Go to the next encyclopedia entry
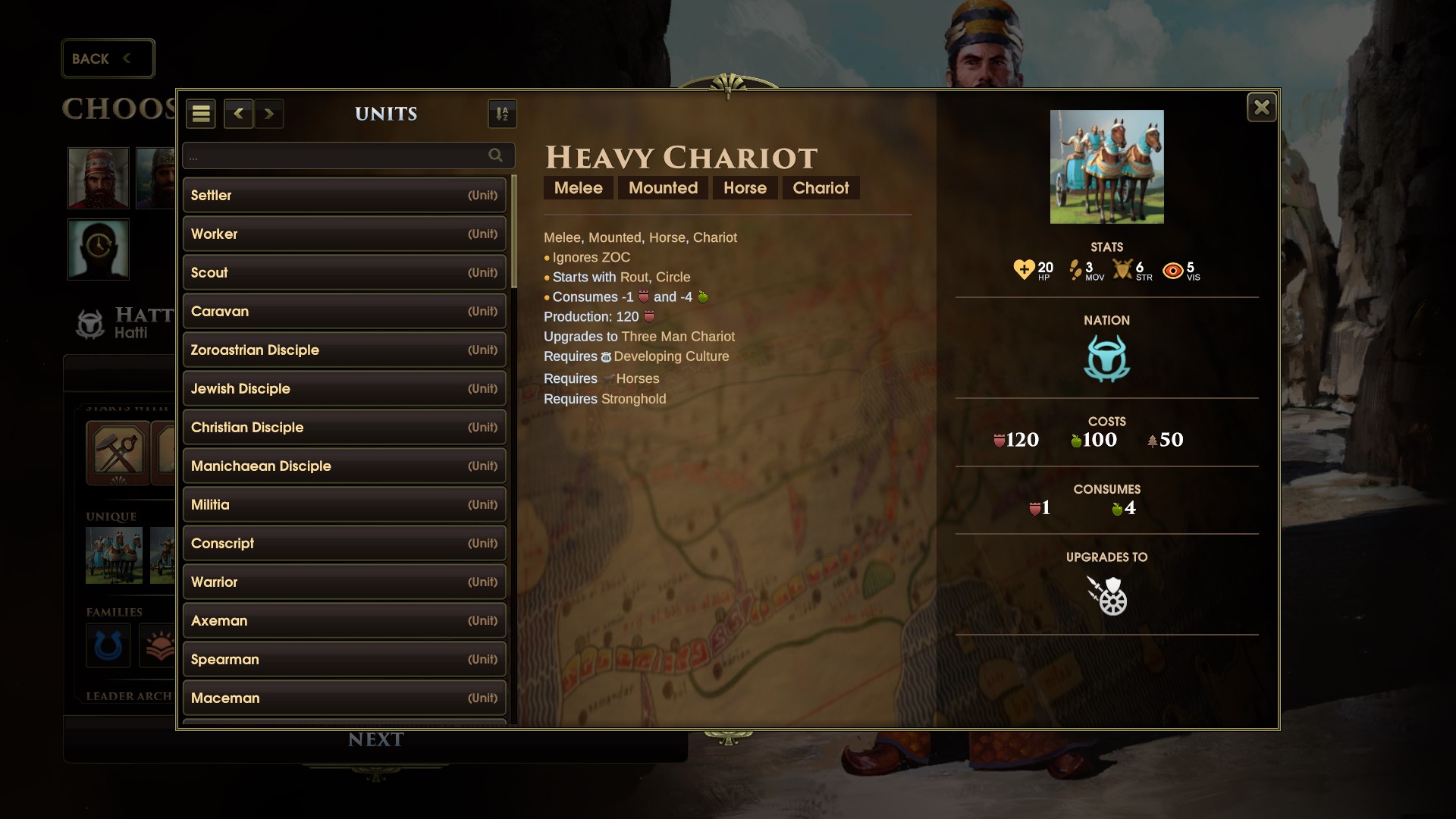 [x=269, y=114]
